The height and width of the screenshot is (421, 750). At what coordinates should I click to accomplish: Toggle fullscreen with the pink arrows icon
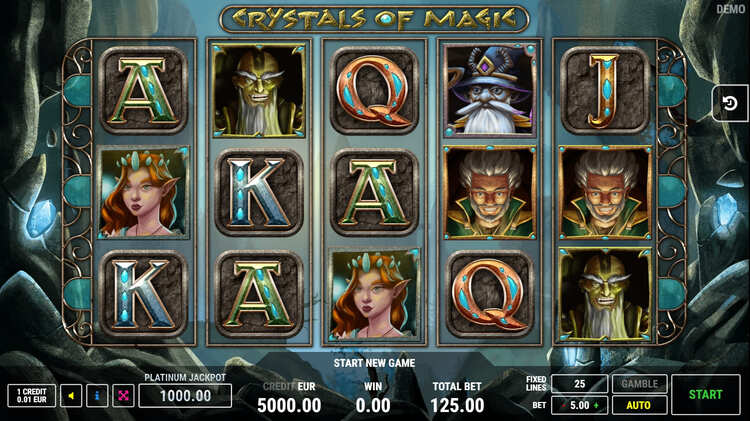pyautogui.click(x=123, y=396)
